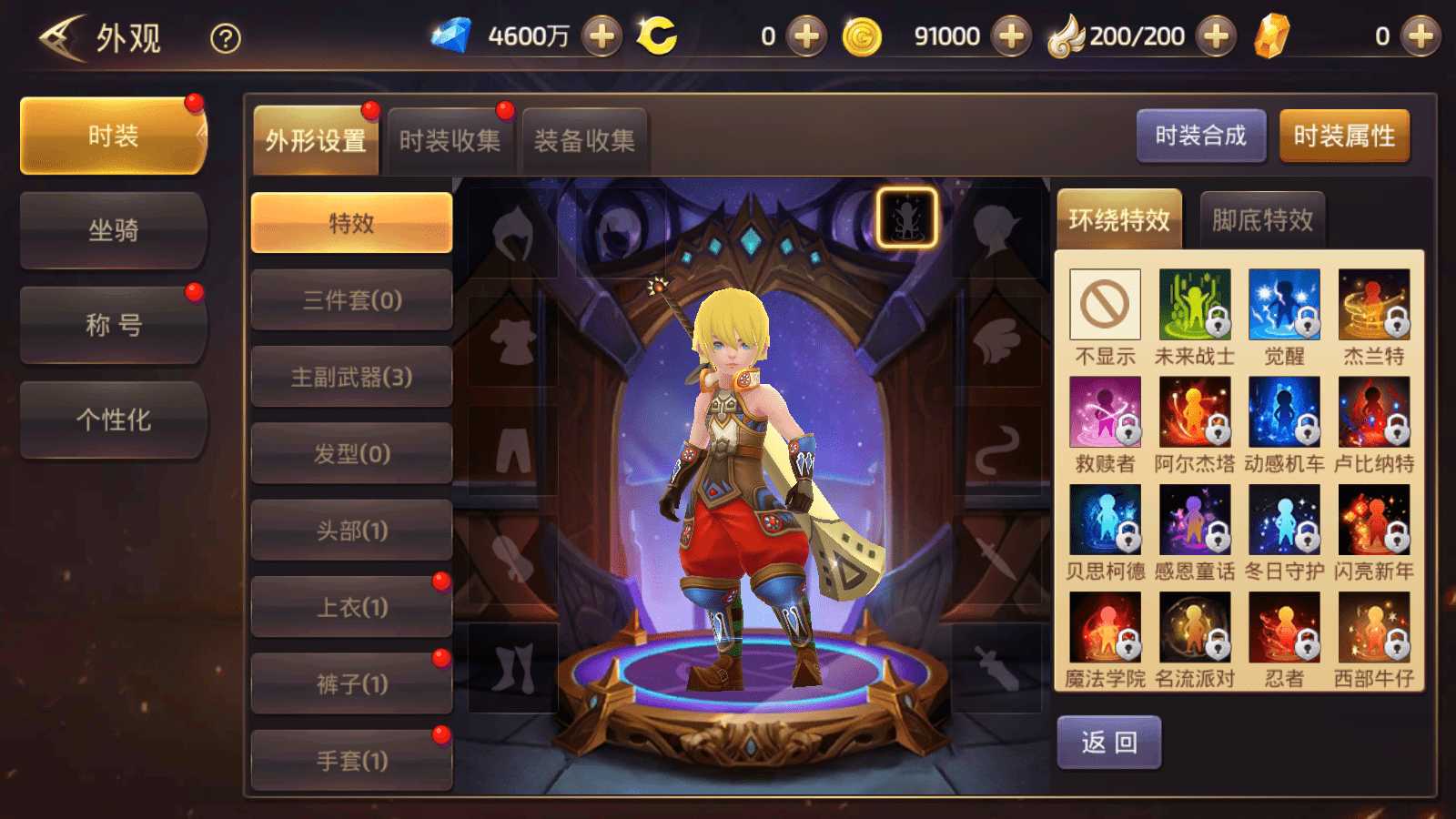Open 时装合成 panel
The height and width of the screenshot is (819, 1456).
pyautogui.click(x=1201, y=136)
